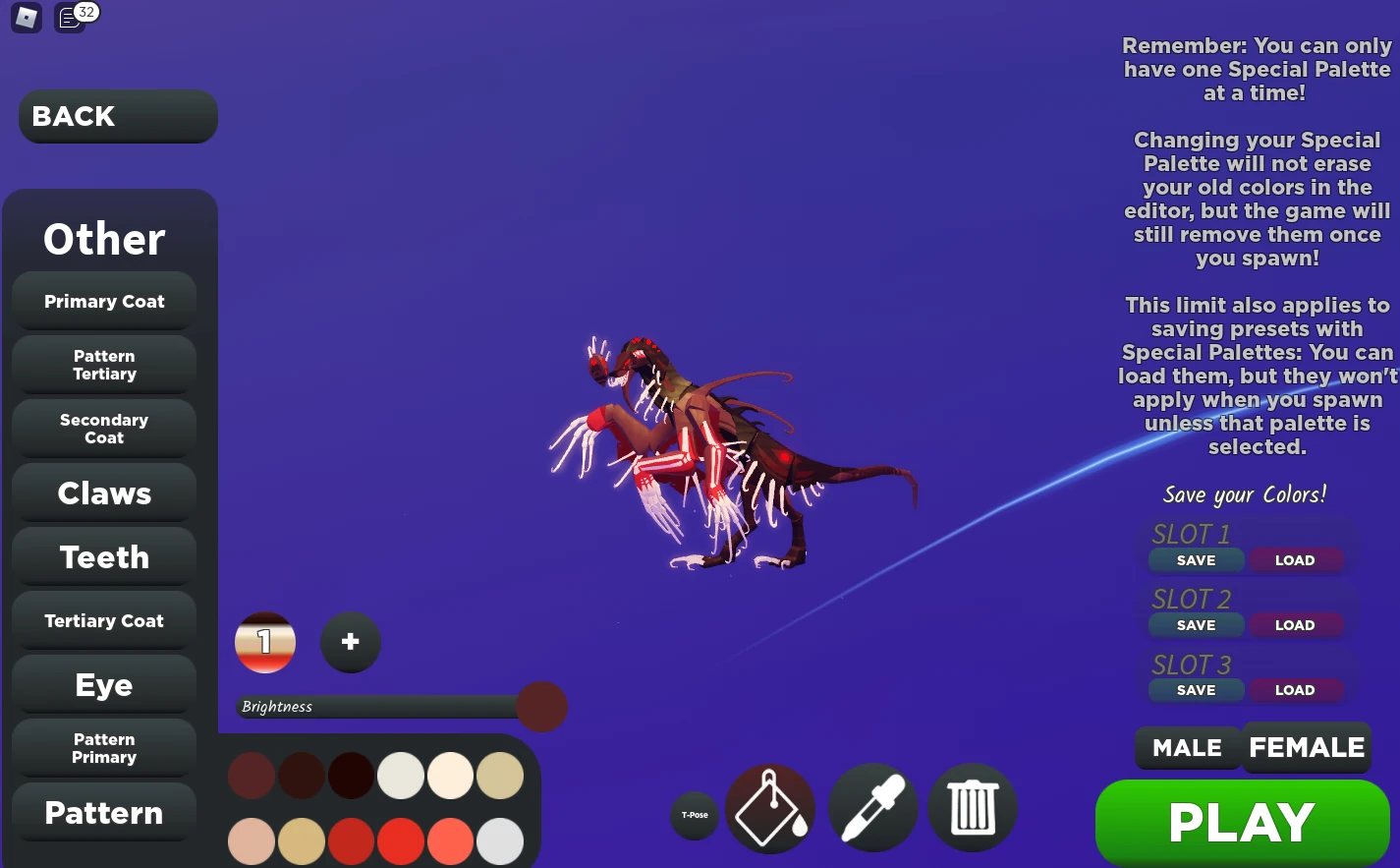Select the Primary Coat category
This screenshot has width=1400, height=868.
click(x=103, y=301)
